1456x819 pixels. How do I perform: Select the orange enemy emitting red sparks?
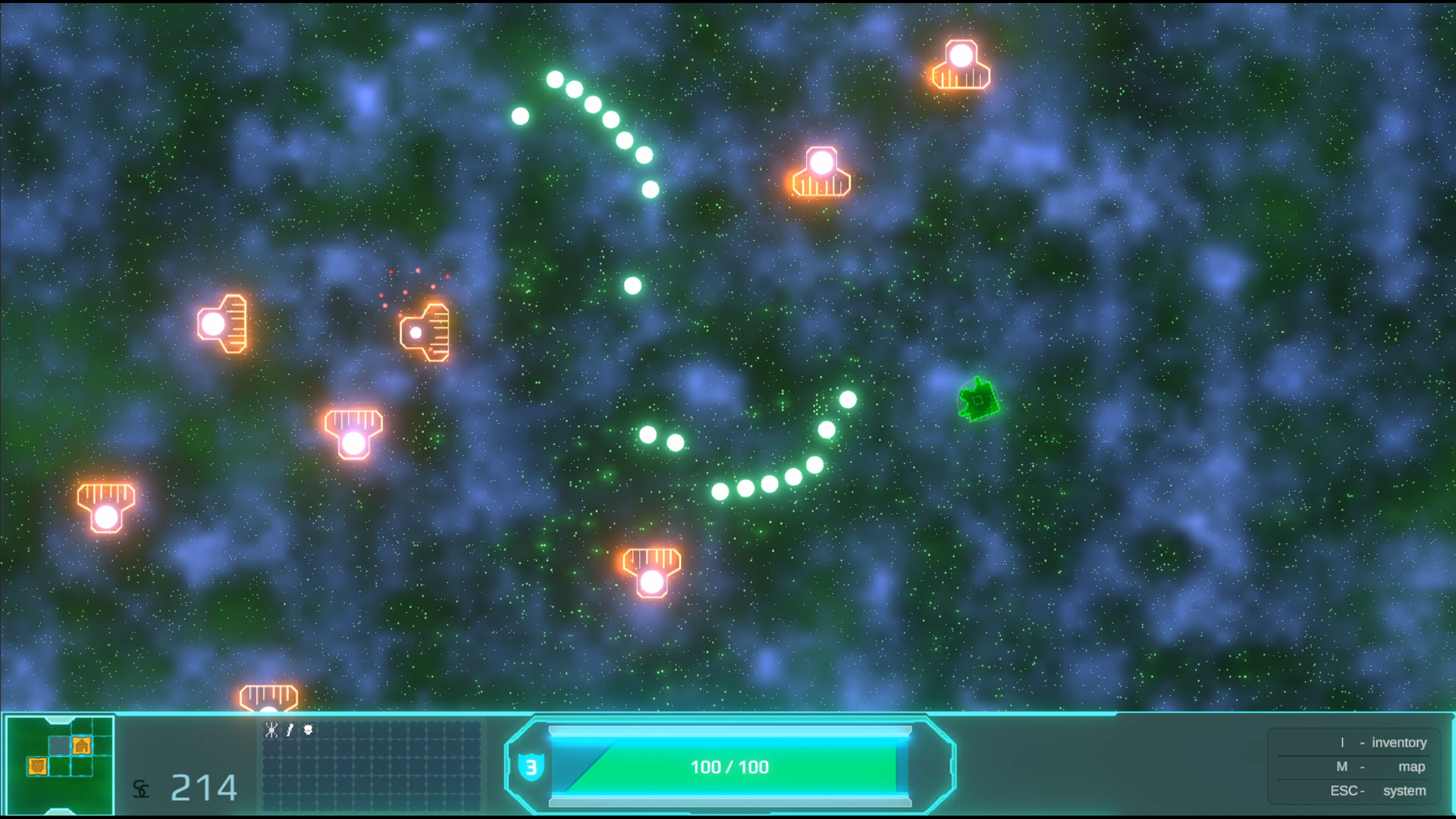tap(425, 332)
